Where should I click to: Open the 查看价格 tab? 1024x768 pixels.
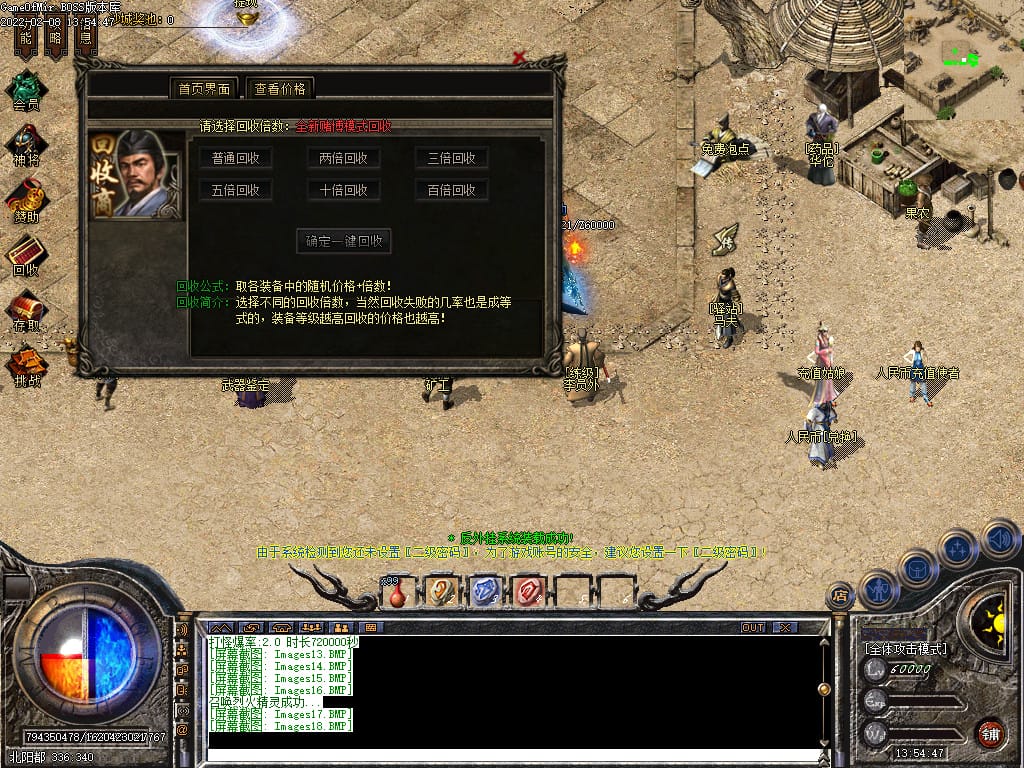280,88
